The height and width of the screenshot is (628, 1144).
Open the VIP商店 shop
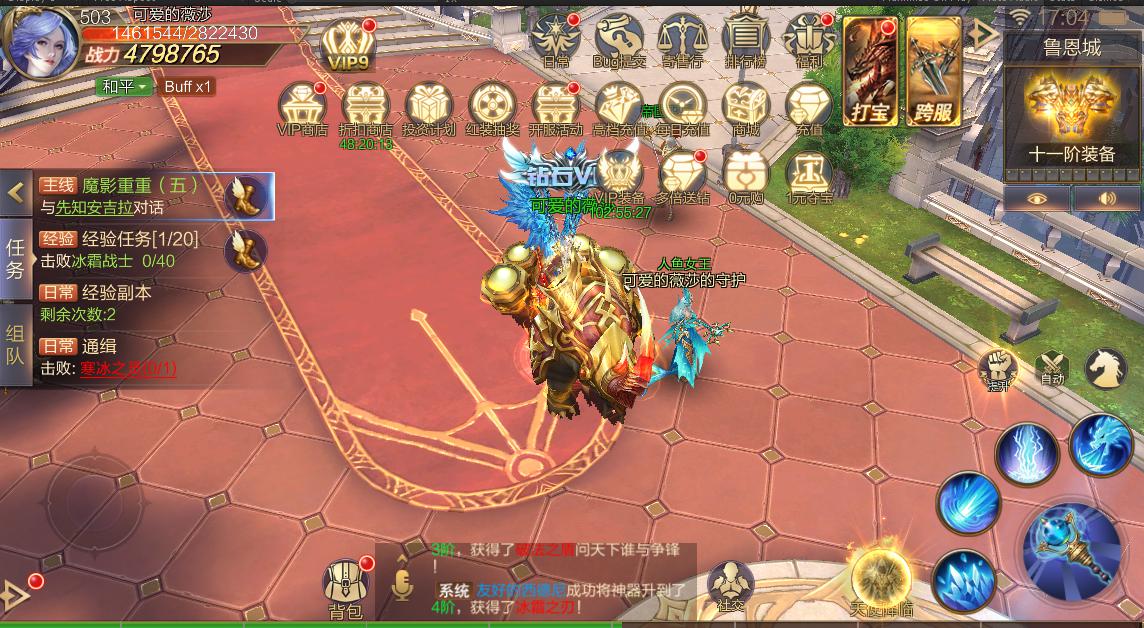pyautogui.click(x=302, y=107)
